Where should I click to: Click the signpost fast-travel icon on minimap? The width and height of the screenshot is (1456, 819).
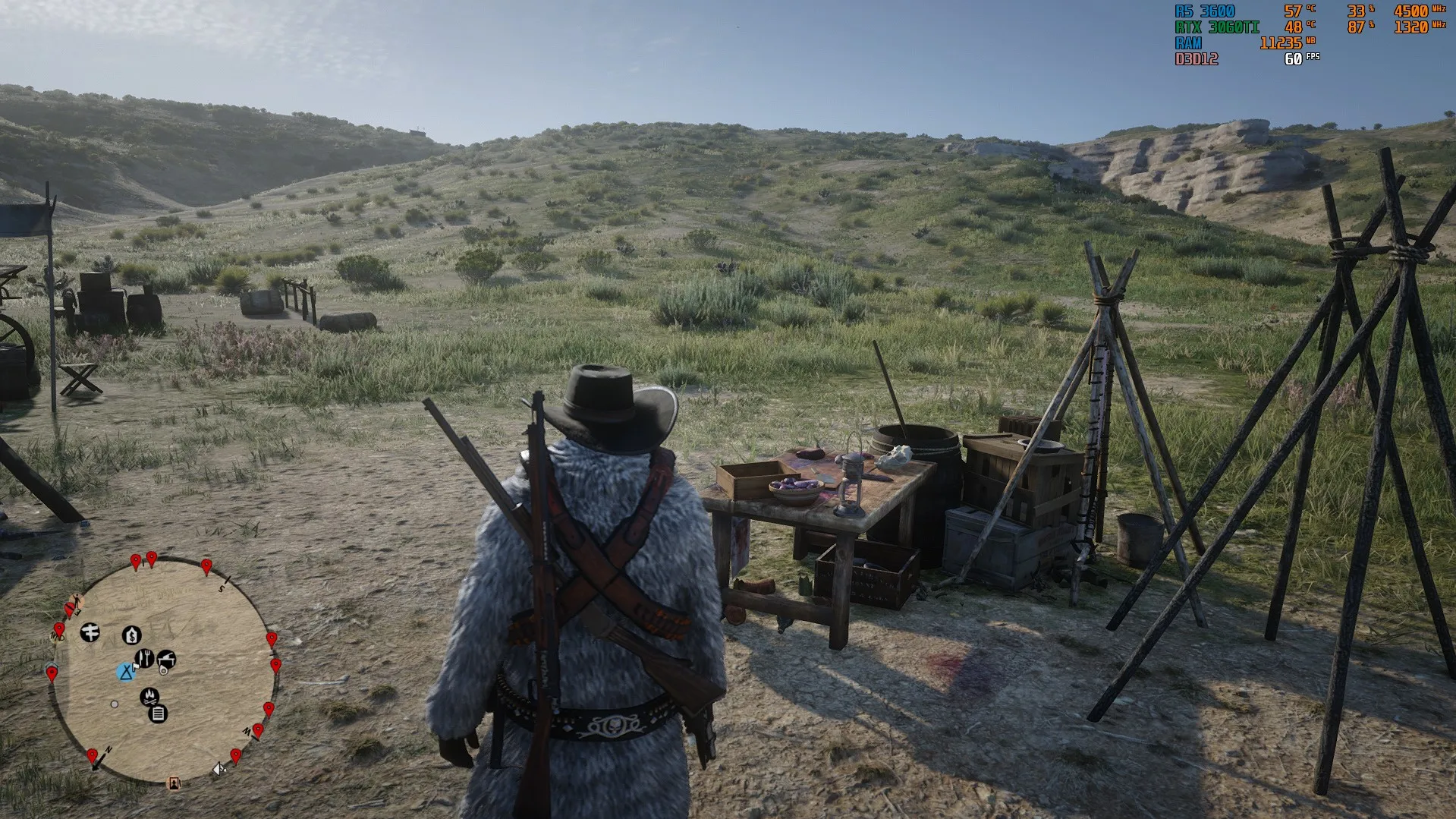(x=90, y=632)
